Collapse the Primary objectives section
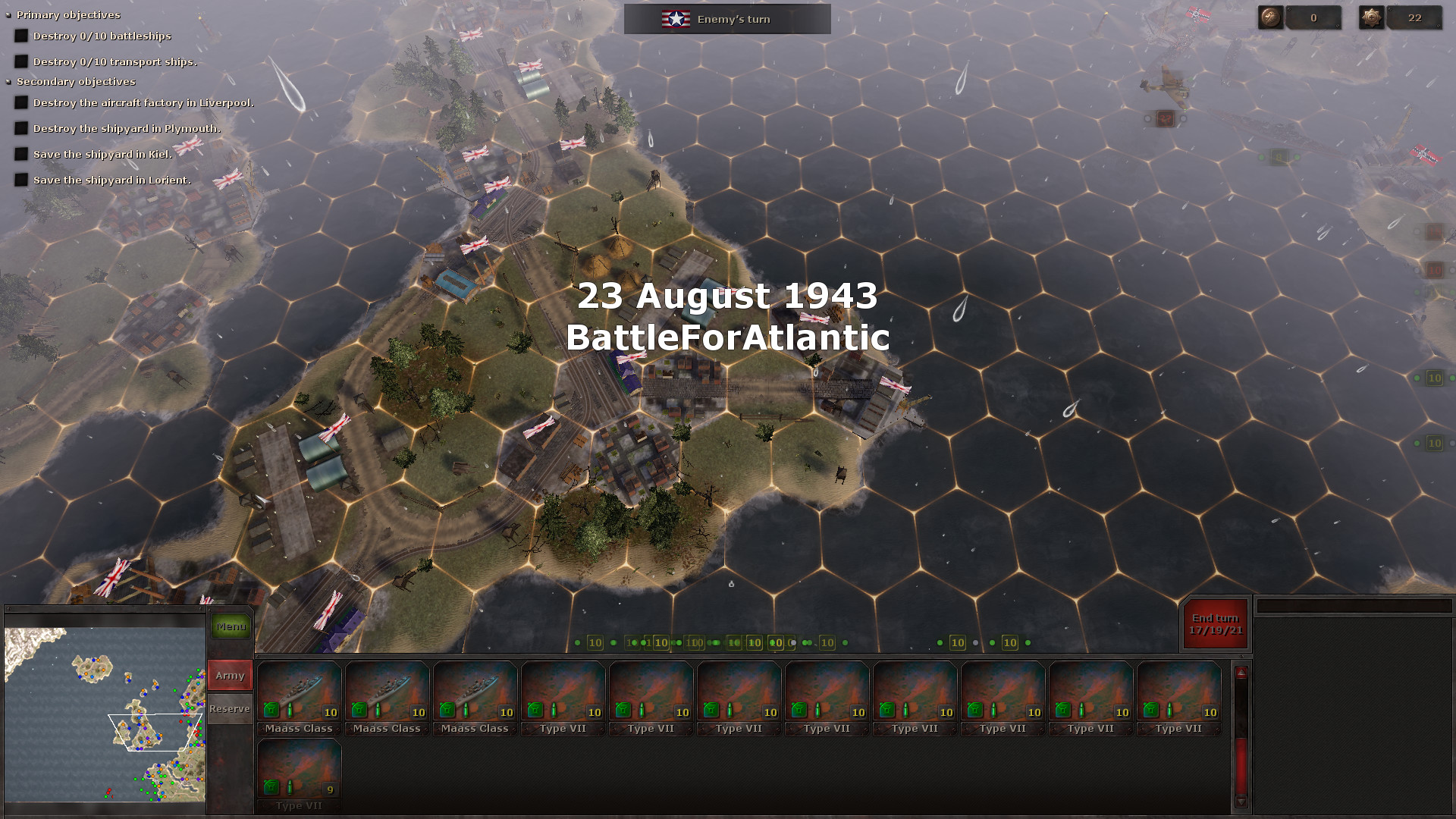Image resolution: width=1456 pixels, height=819 pixels. [x=8, y=14]
